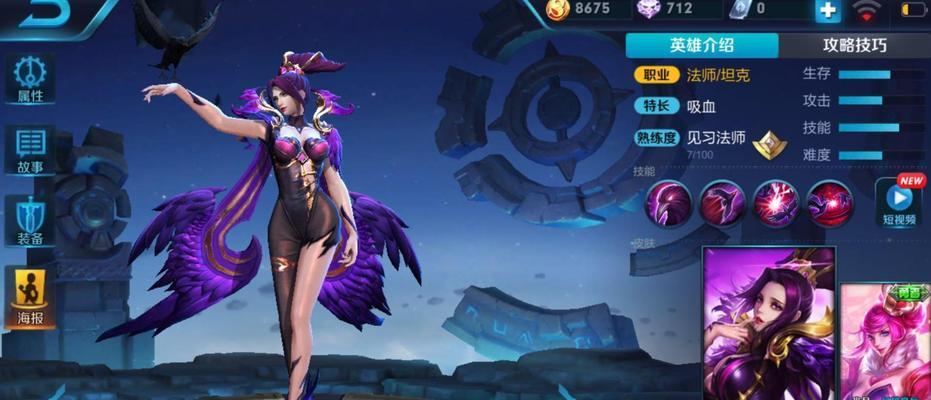The width and height of the screenshot is (931, 400).
Task: View the fourth skill icon
Action: (829, 203)
